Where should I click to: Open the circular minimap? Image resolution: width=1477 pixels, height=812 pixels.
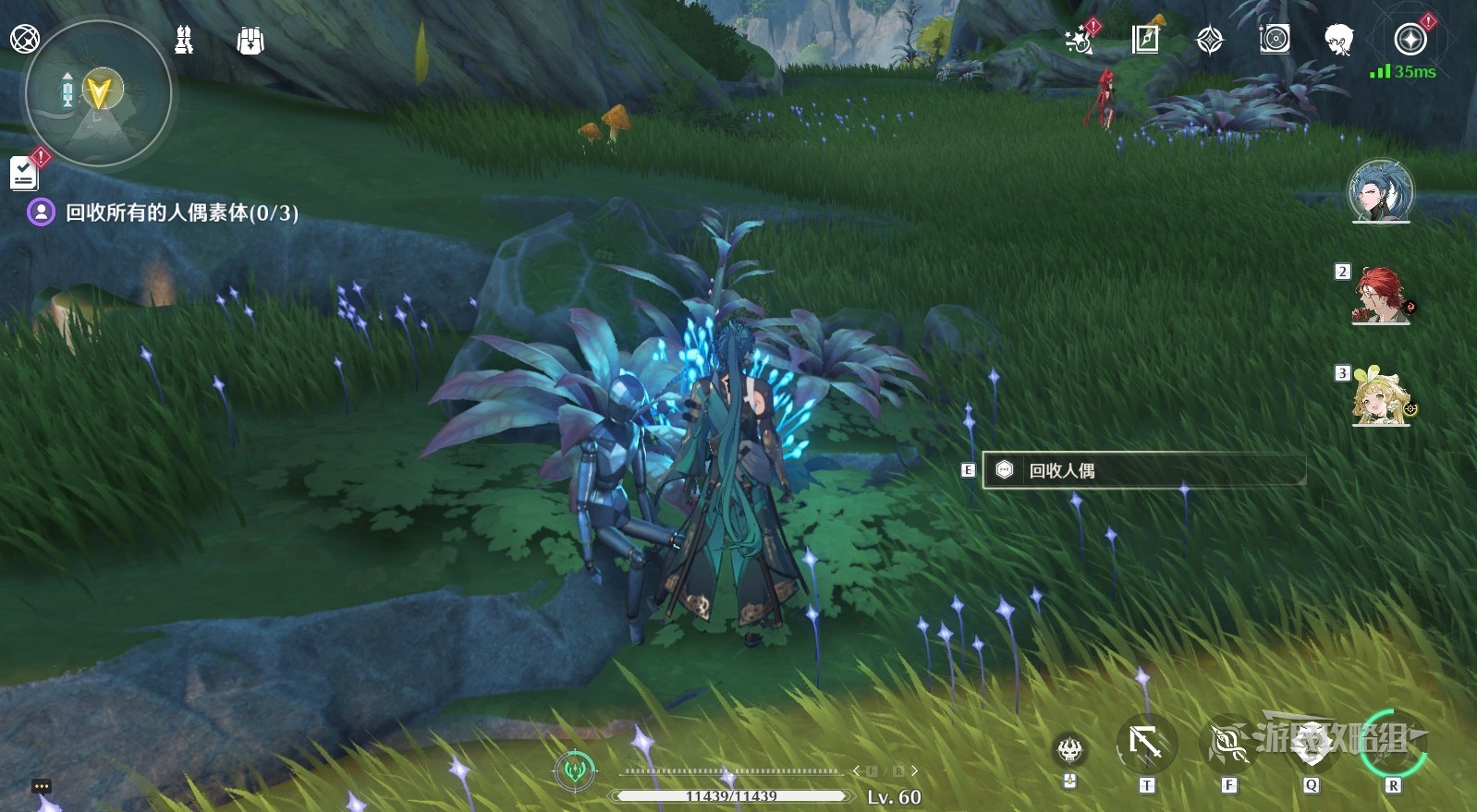pyautogui.click(x=98, y=93)
